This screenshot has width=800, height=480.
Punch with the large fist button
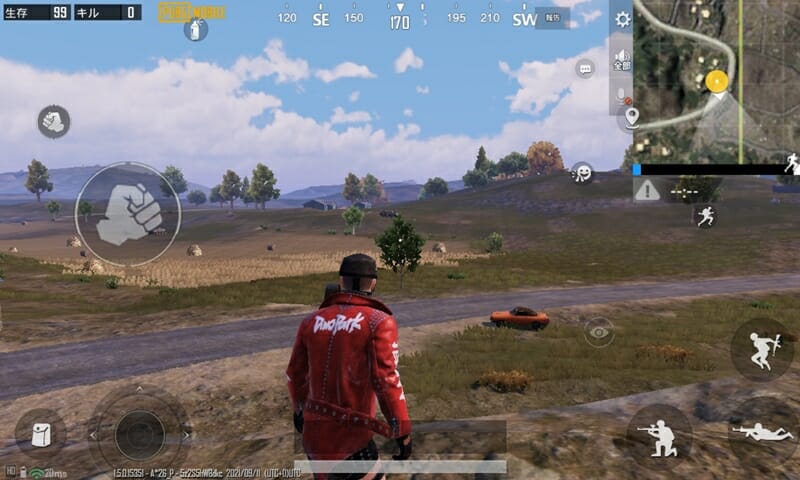[128, 214]
